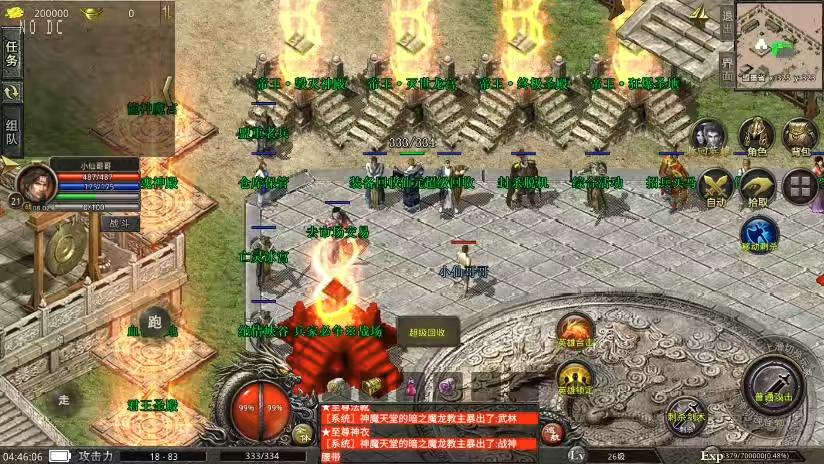Toggle the 英雄锁定 hero lock button

point(574,379)
